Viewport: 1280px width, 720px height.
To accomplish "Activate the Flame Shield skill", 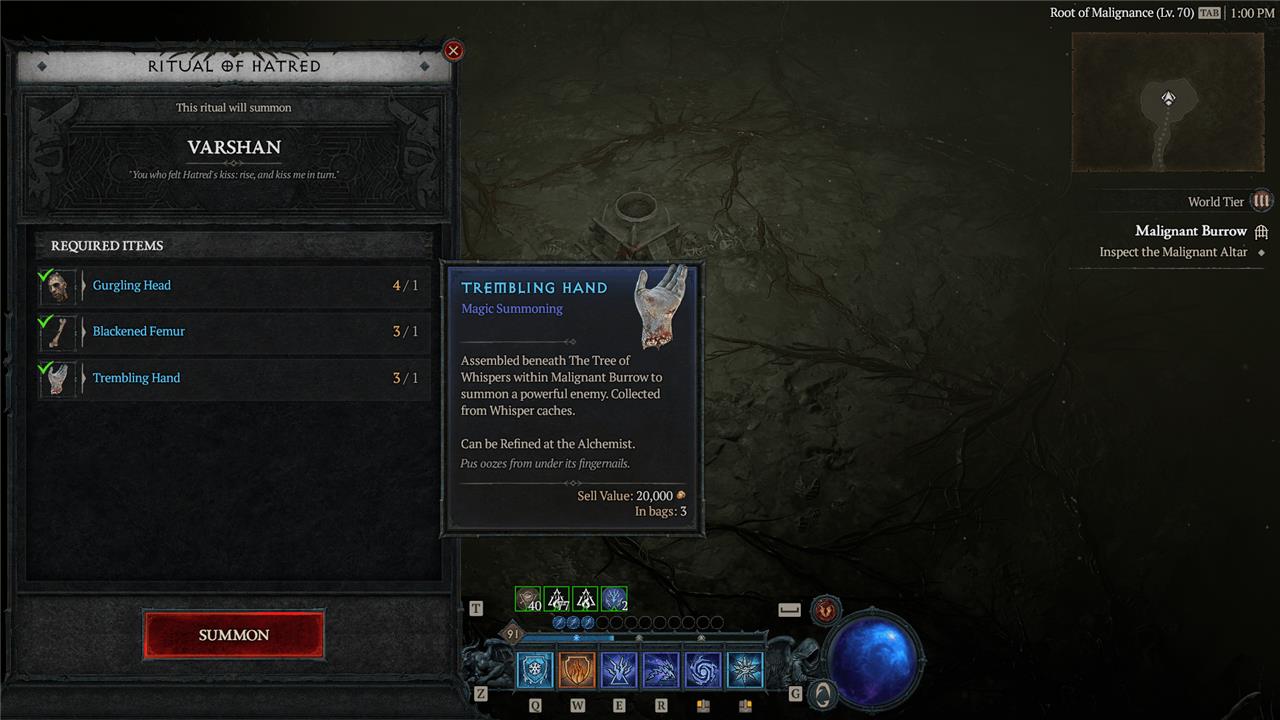I will [577, 670].
